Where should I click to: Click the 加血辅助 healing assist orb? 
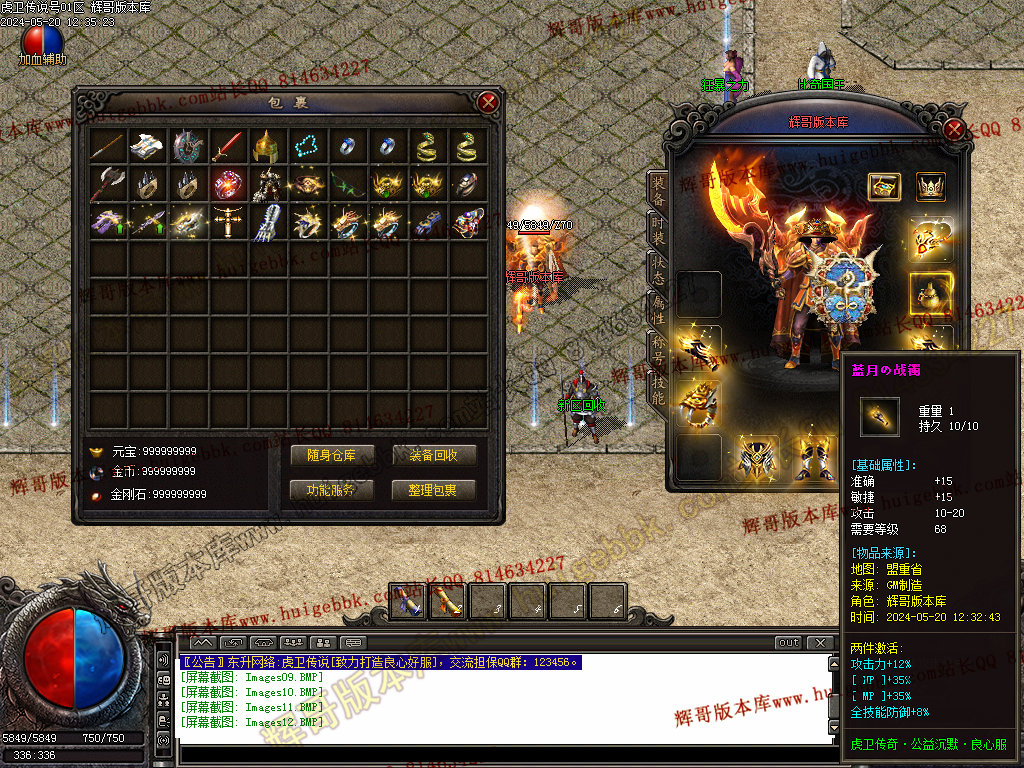[x=42, y=42]
